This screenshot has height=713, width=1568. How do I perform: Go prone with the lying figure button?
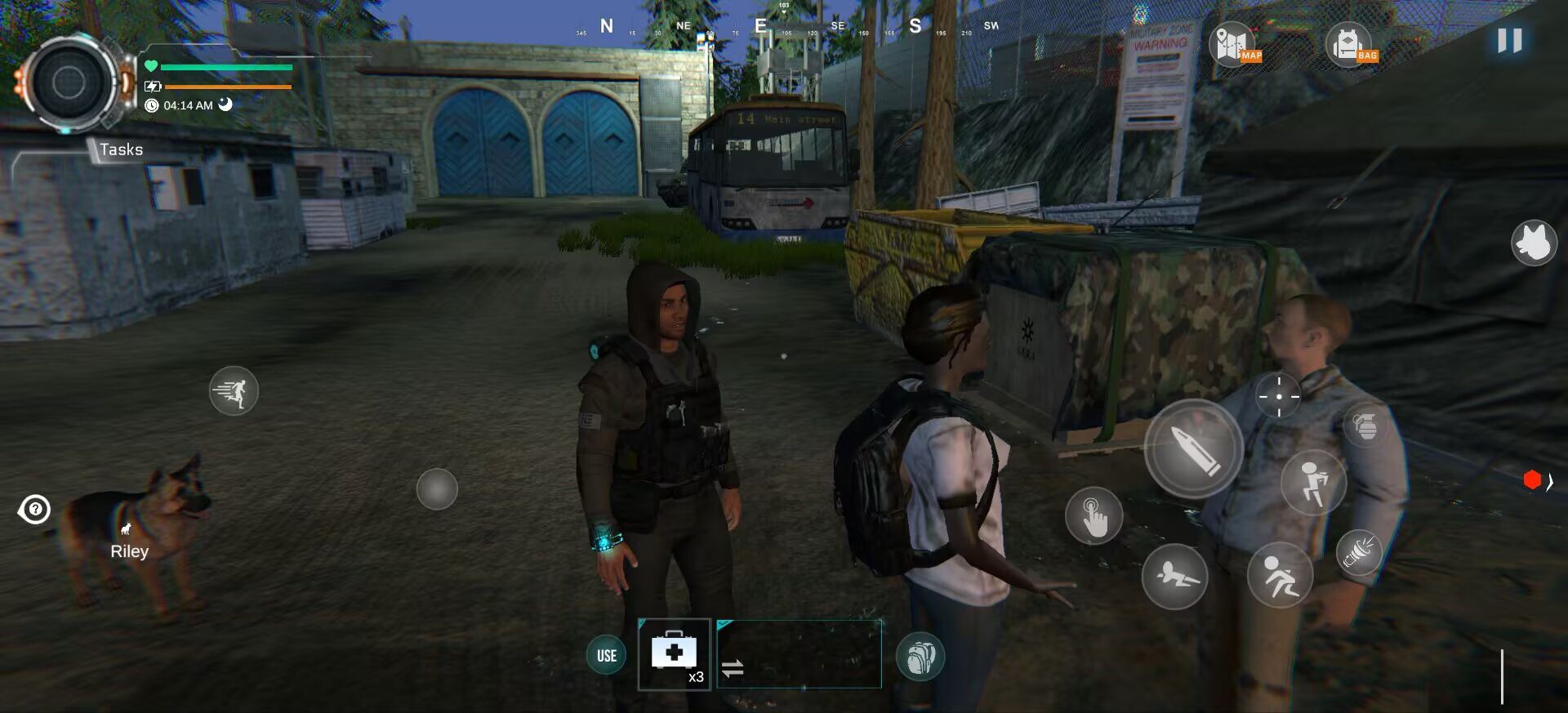(1174, 577)
